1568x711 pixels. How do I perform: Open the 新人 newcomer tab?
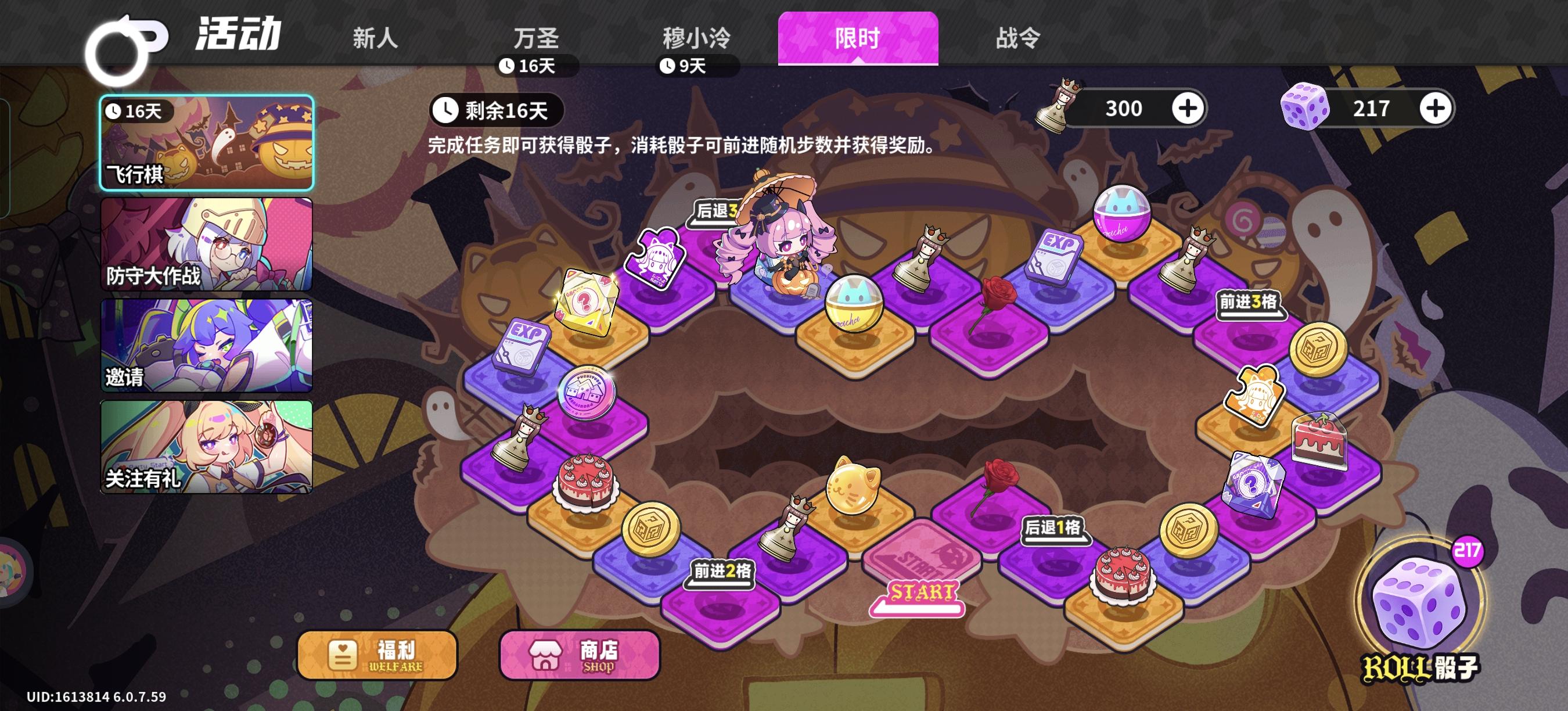coord(375,38)
